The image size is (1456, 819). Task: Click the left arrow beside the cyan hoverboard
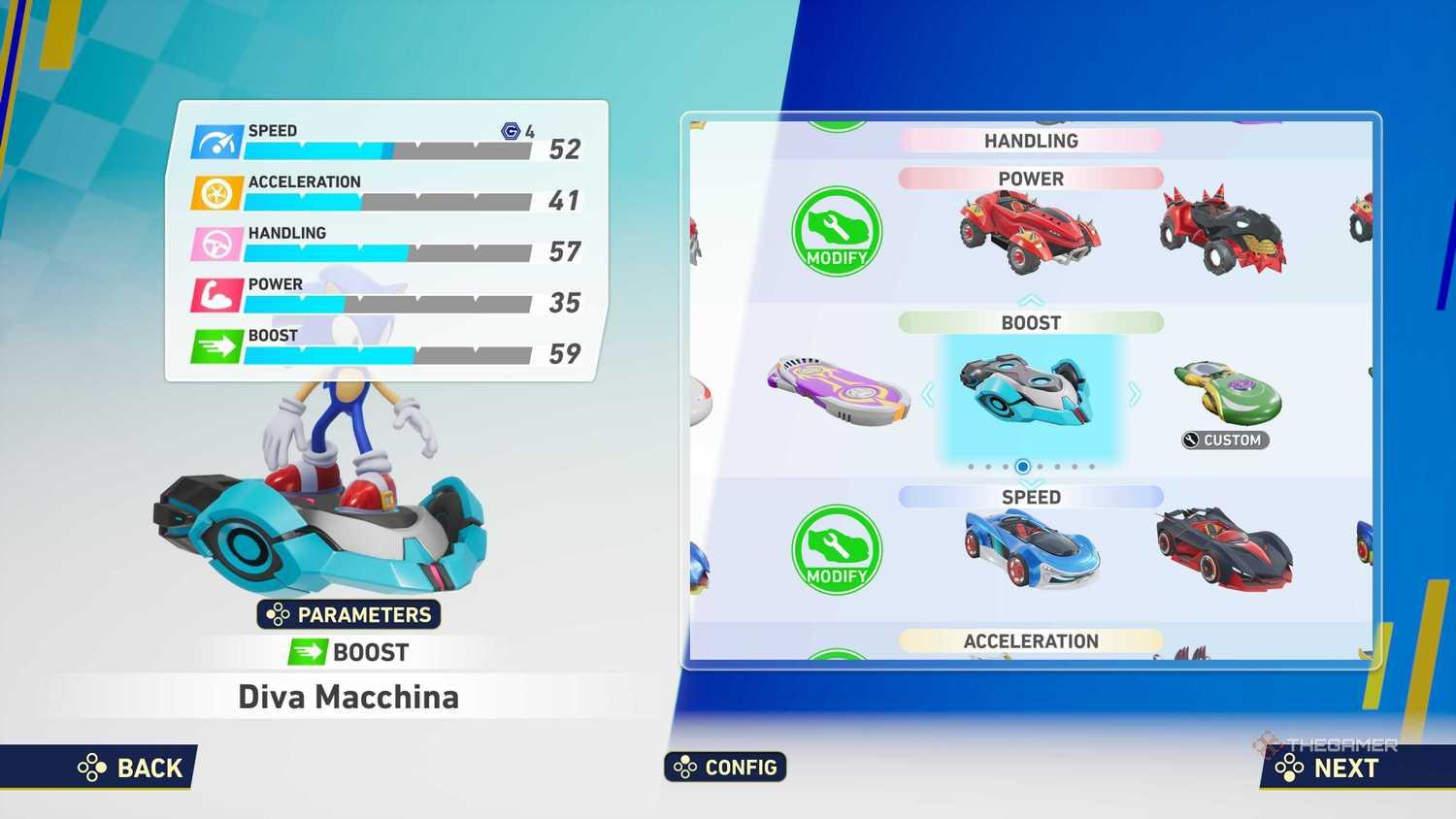coord(928,394)
